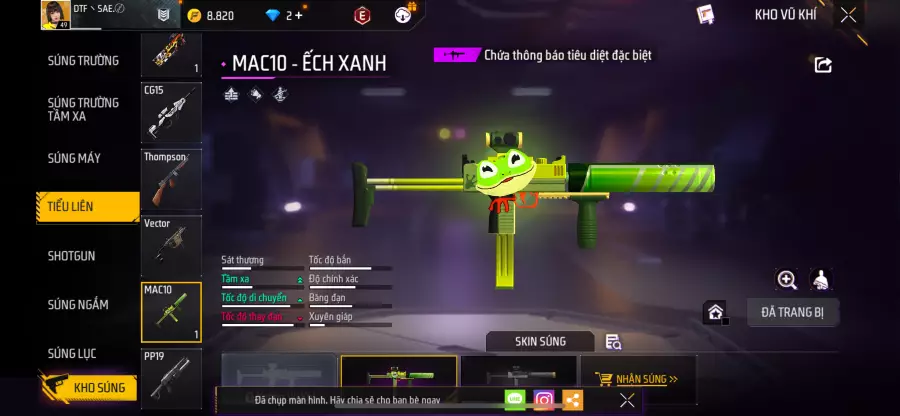This screenshot has width=900, height=416.
Task: Switch to the Súng Trường category
Action: (83, 61)
